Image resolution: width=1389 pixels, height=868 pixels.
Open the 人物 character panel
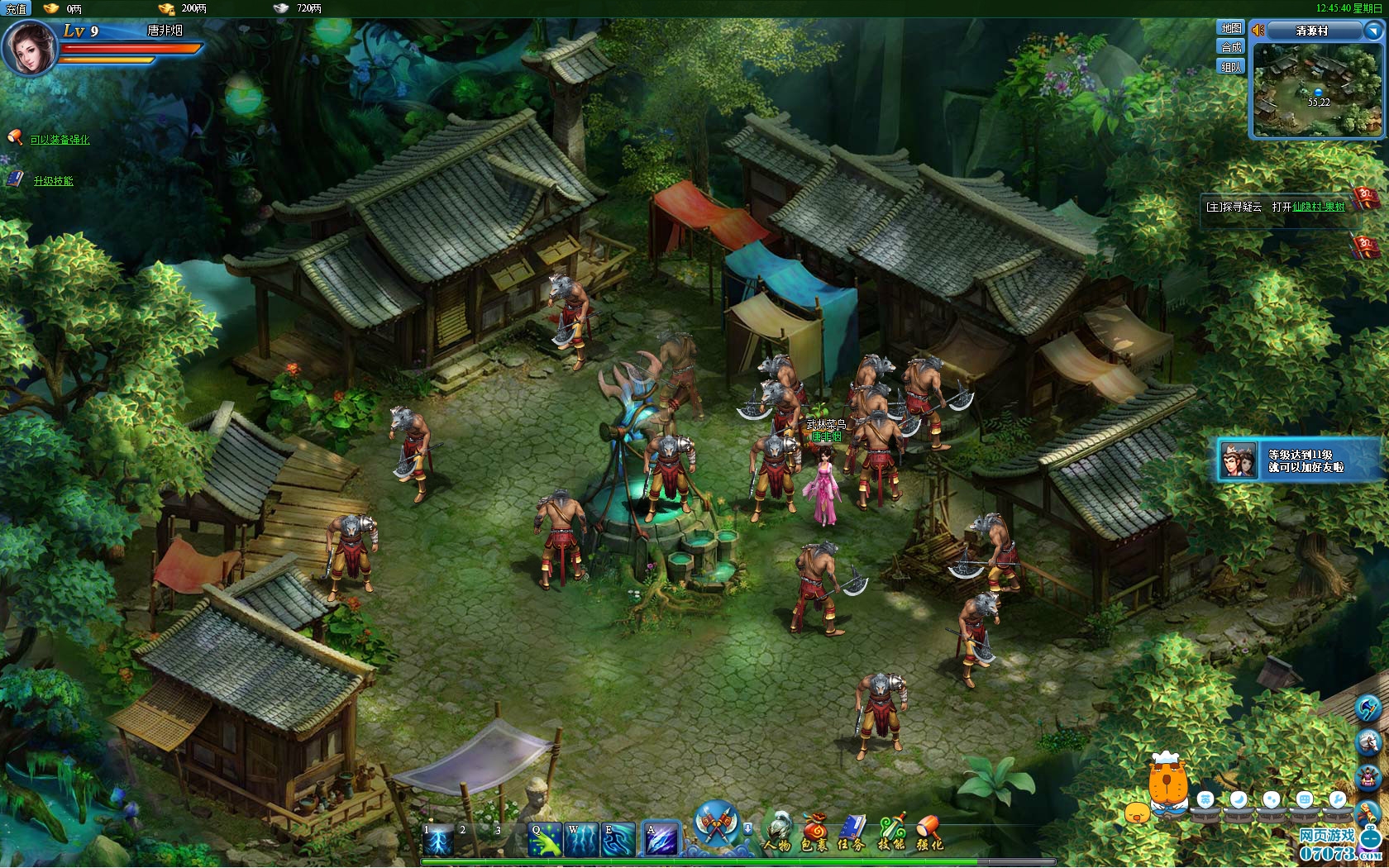click(x=777, y=832)
